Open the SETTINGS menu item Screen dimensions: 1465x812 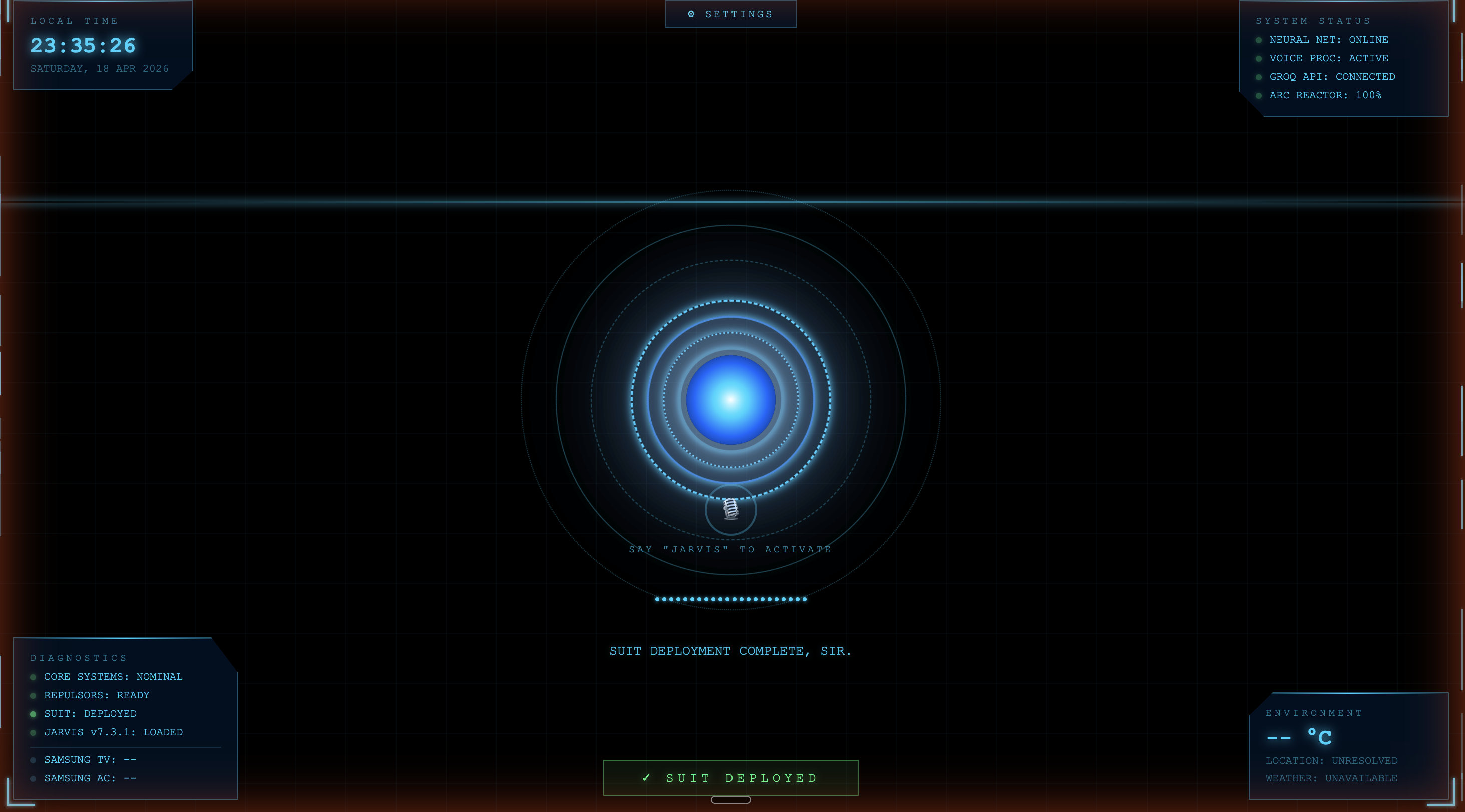click(x=738, y=14)
